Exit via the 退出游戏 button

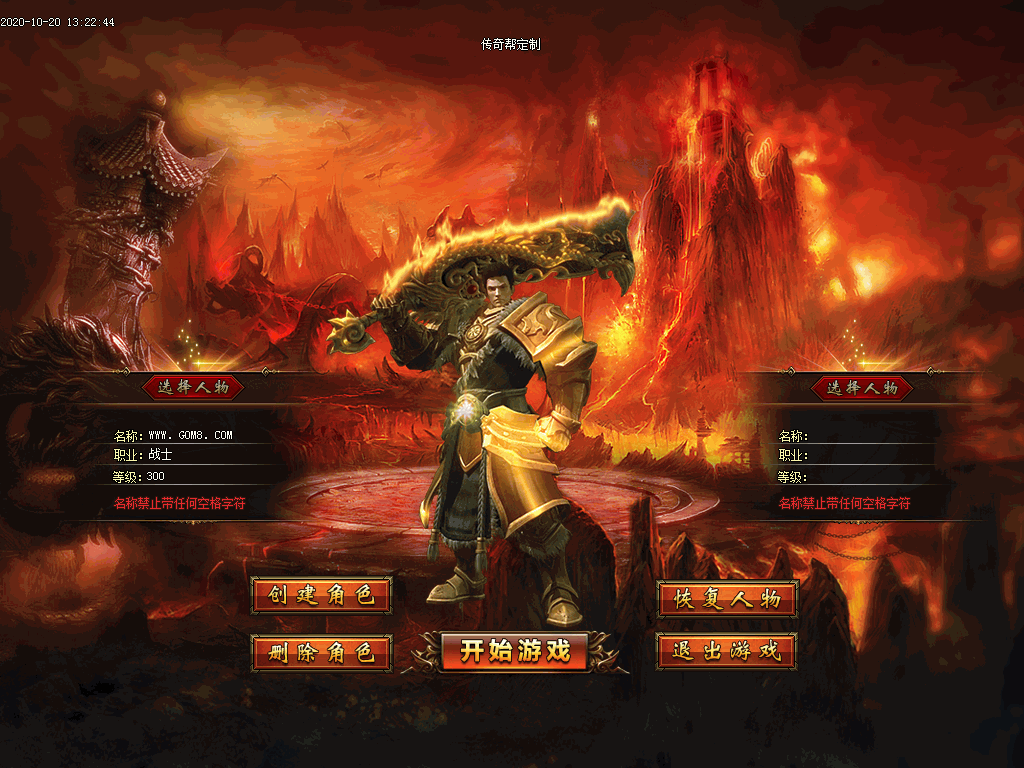tap(727, 651)
